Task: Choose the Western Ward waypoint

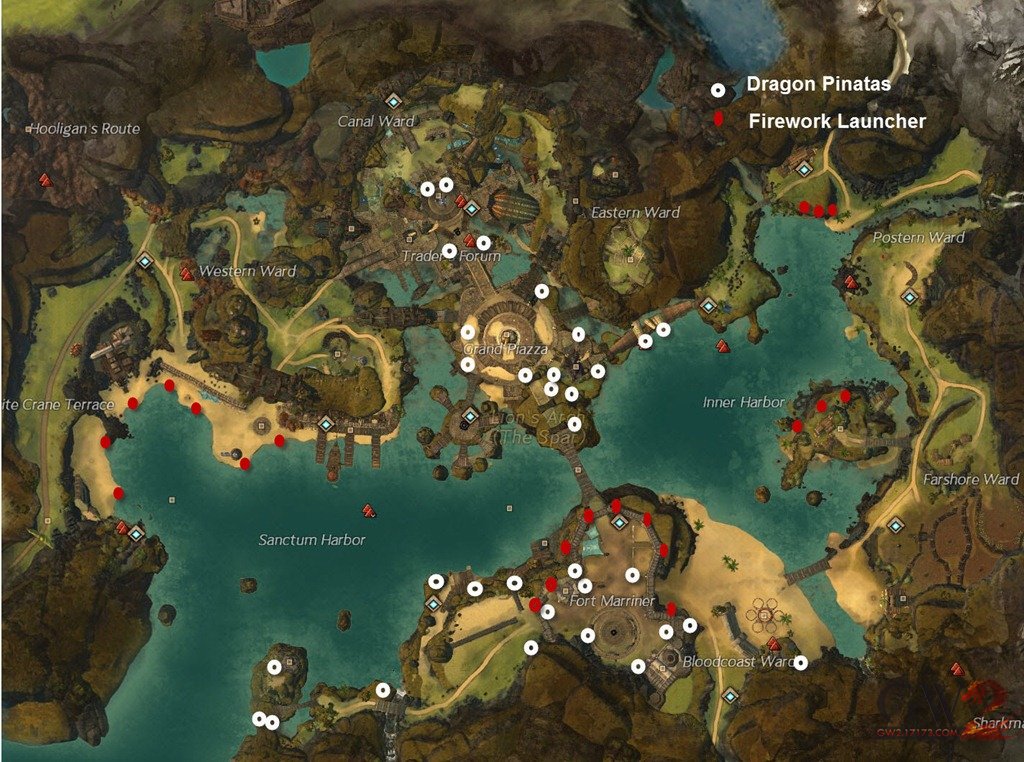Action: (145, 261)
